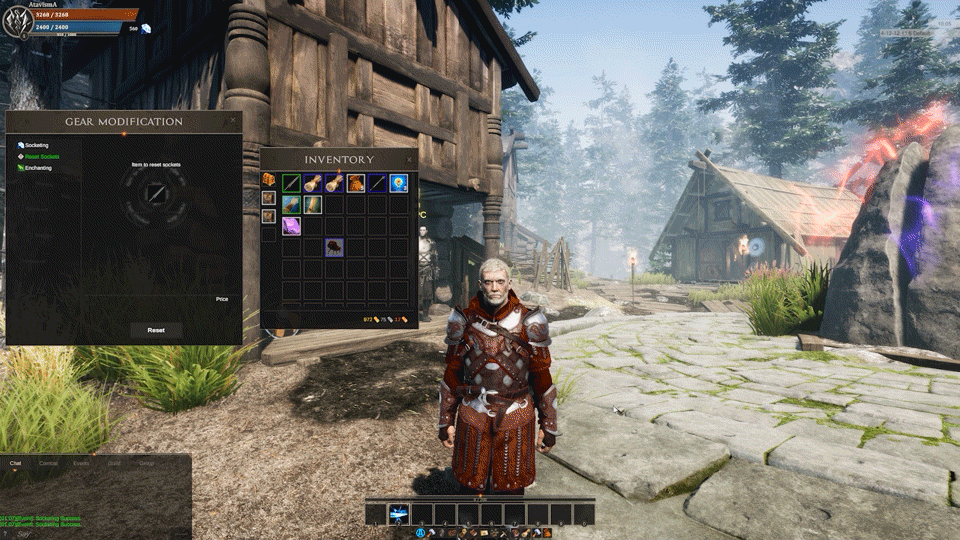
Task: Switch to the Combat chat tab
Action: pos(48,464)
